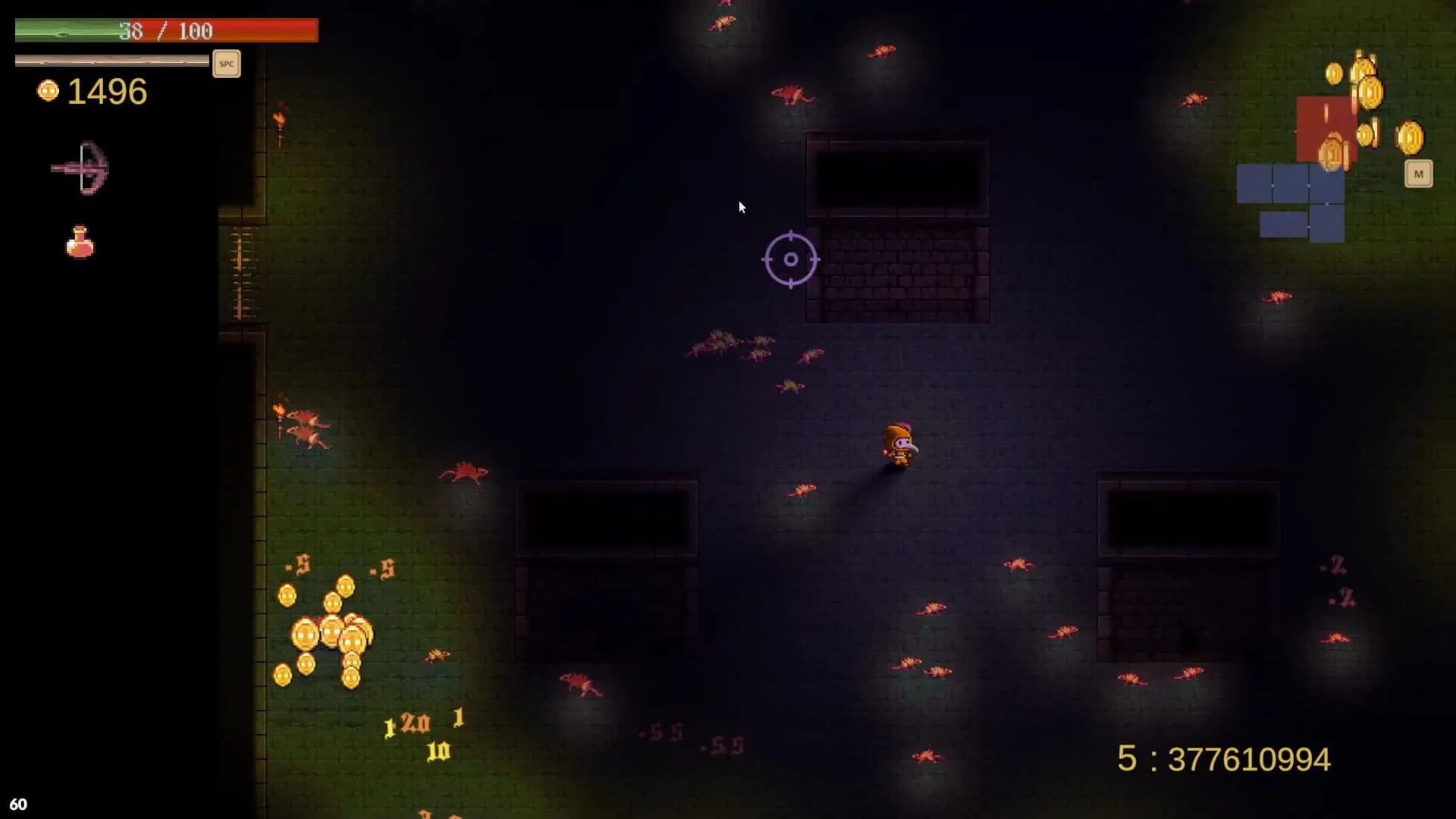Image resolution: width=1456 pixels, height=819 pixels.
Task: Click the 38 / 100 health text
Action: coord(165,30)
